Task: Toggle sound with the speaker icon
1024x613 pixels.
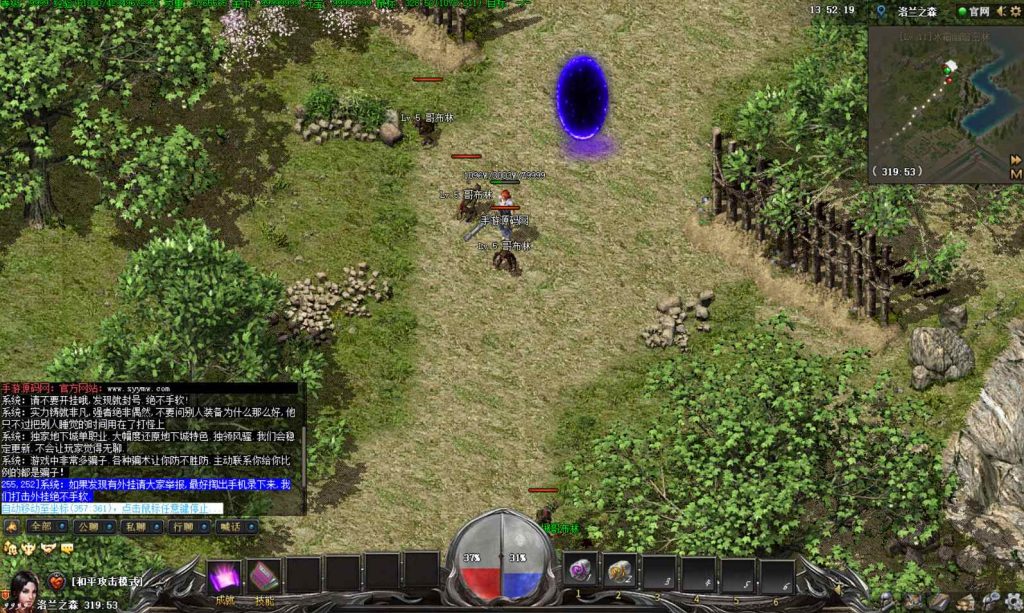Action: [x=1003, y=11]
